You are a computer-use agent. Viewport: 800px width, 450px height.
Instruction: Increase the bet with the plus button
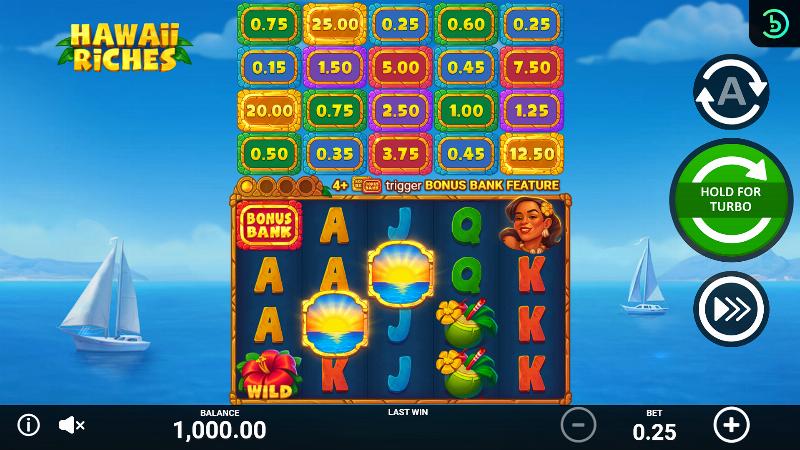coord(731,425)
